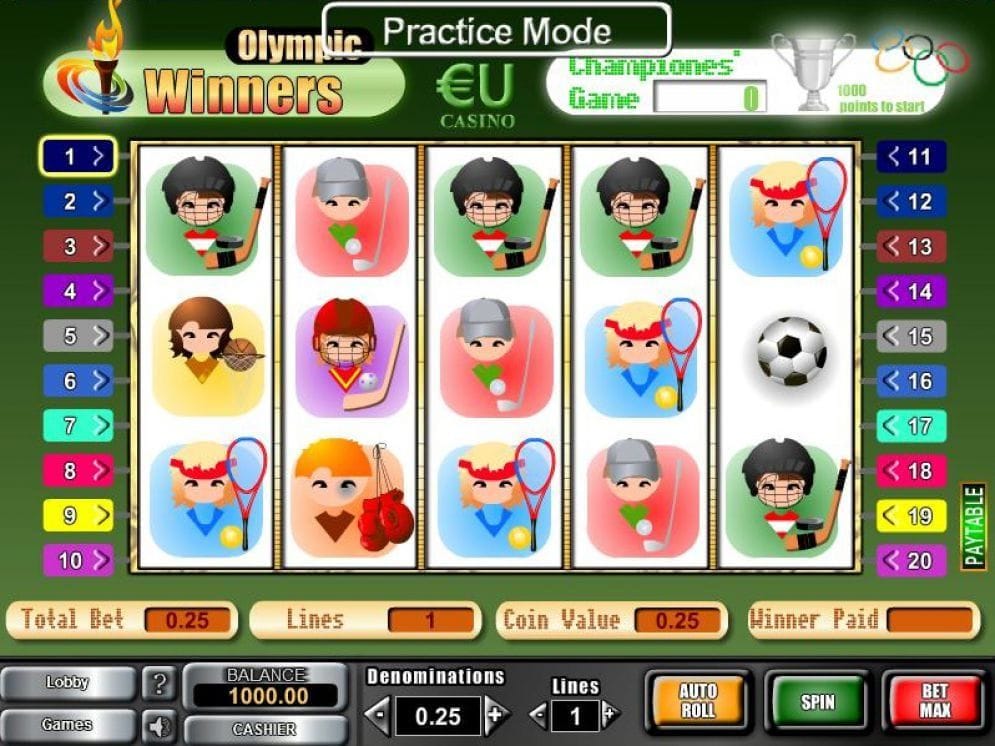Activate the Auto Roll button
Screen dimensions: 995x746
pyautogui.click(x=698, y=701)
